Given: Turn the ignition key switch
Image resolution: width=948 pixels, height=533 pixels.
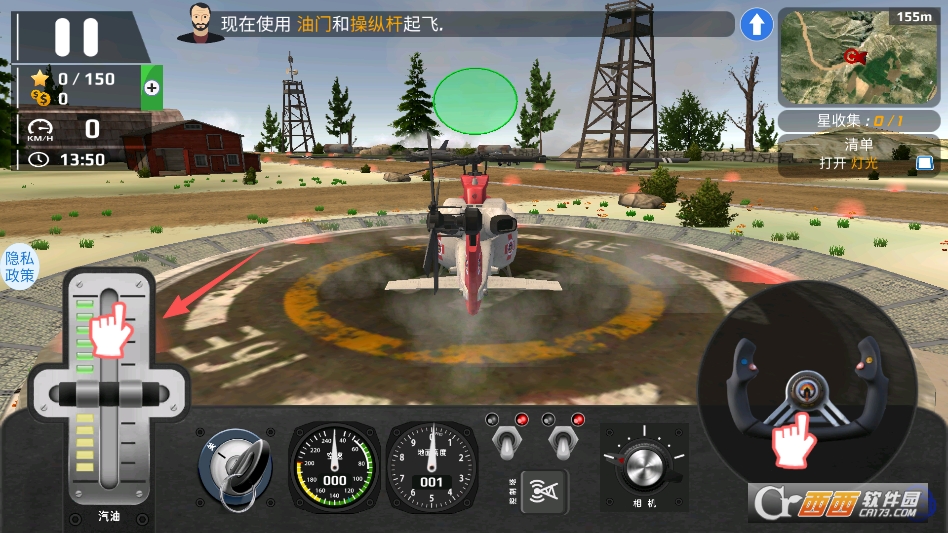Looking at the screenshot, I should pos(234,465).
